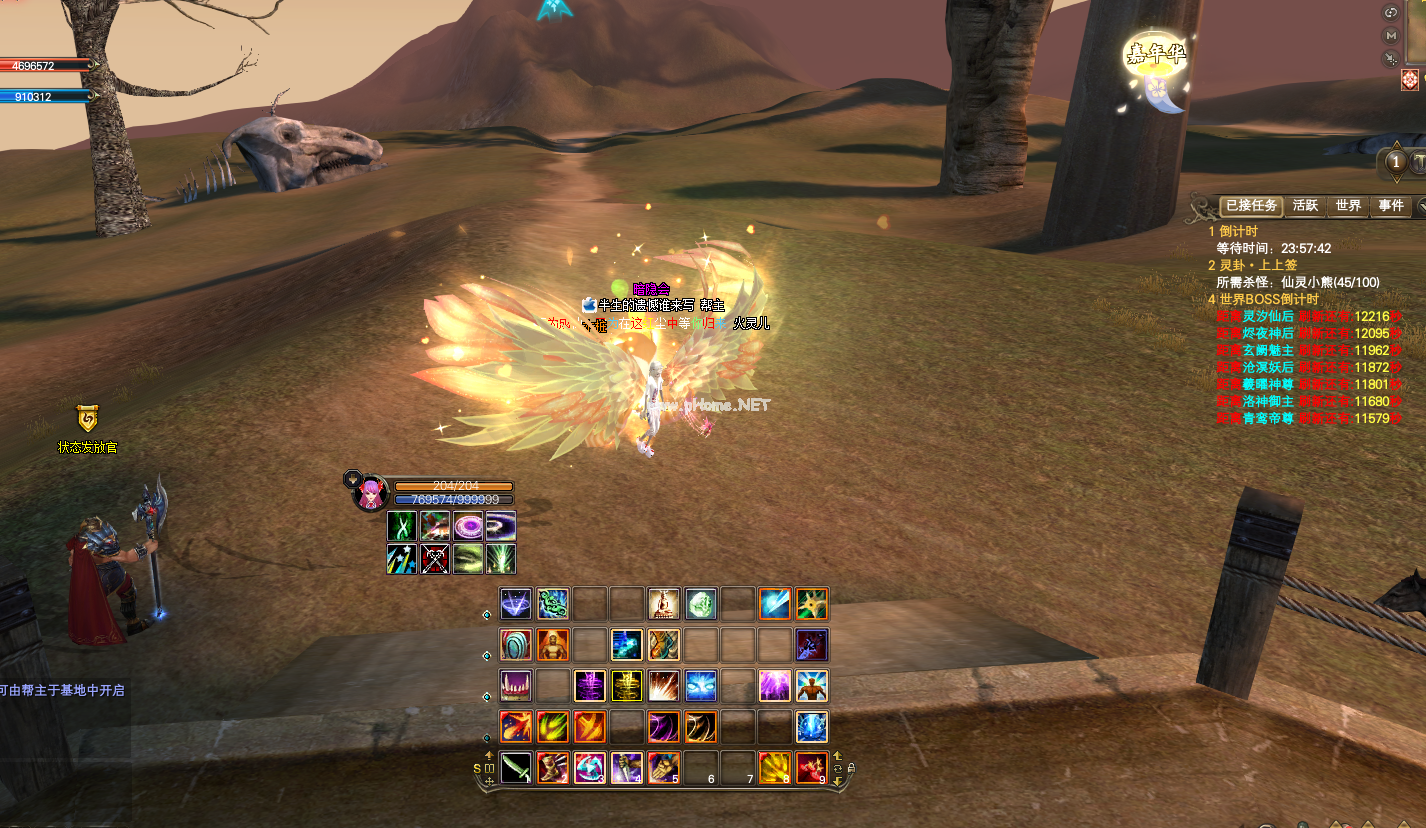Switch to the 已接任务 quest tab
1426x828 pixels.
[x=1251, y=205]
